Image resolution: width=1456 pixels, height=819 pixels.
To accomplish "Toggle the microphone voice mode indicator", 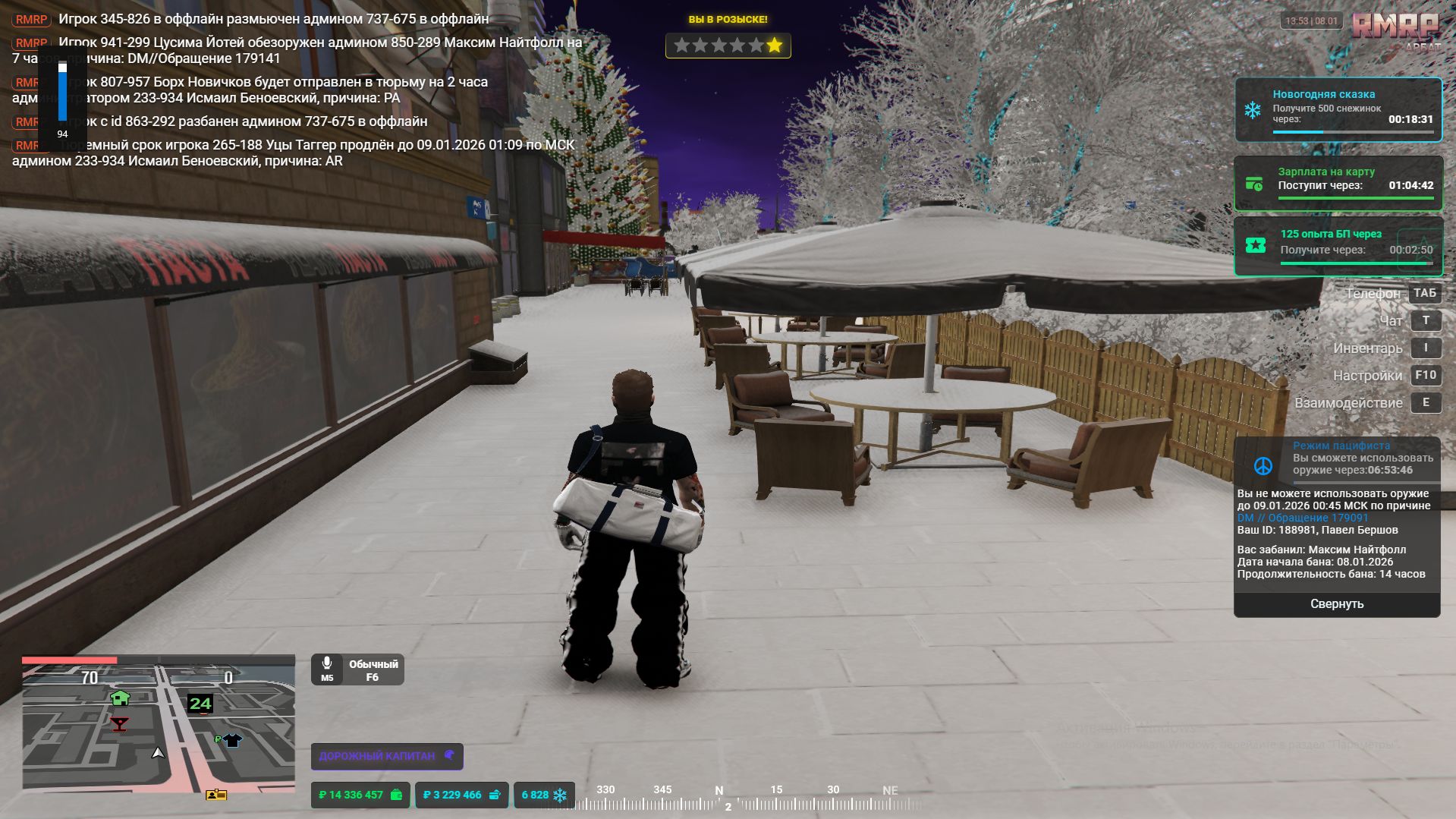I will point(357,669).
